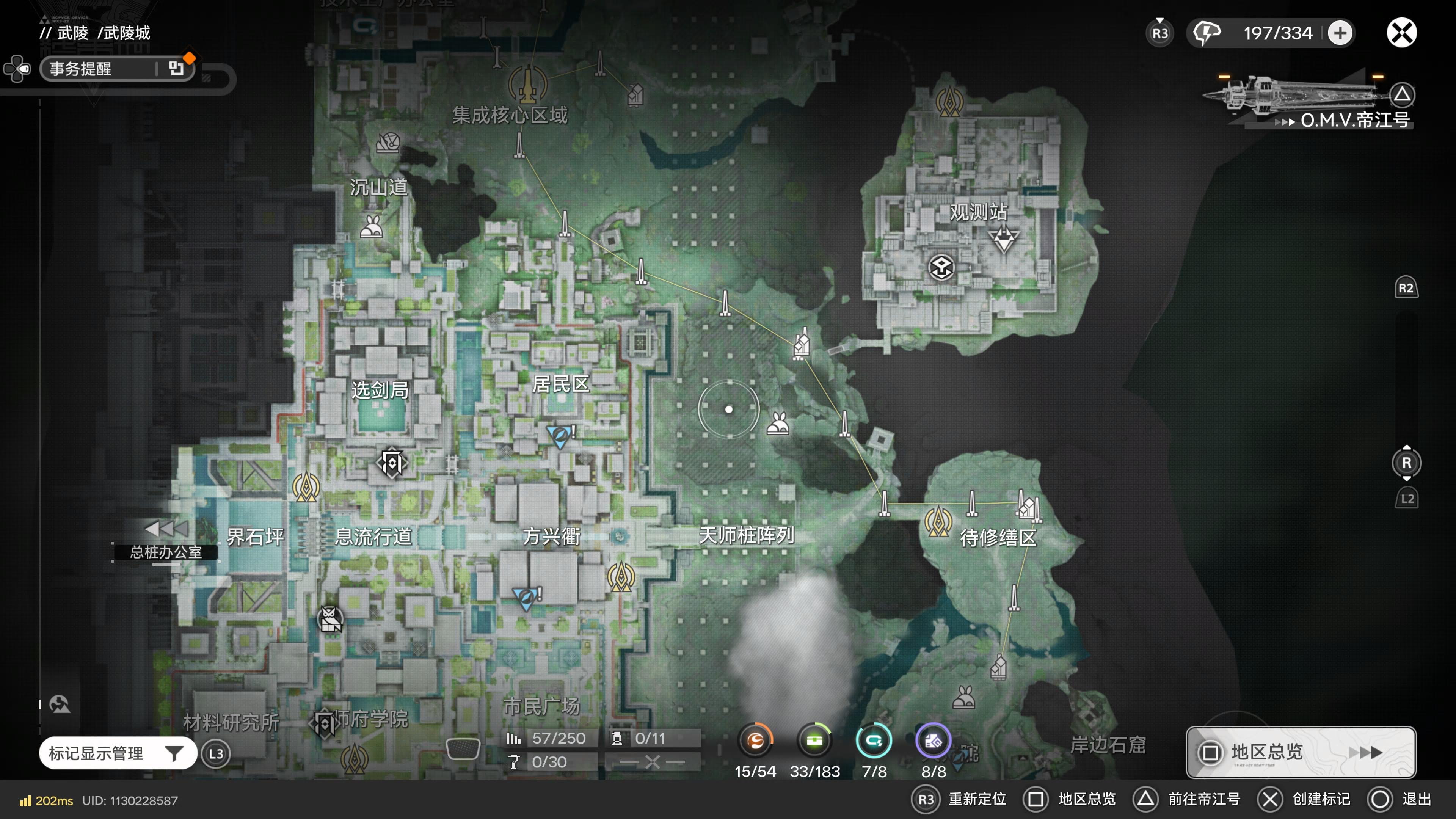Image resolution: width=1456 pixels, height=819 pixels.
Task: Add stamina with the plus button
Action: [x=1340, y=33]
